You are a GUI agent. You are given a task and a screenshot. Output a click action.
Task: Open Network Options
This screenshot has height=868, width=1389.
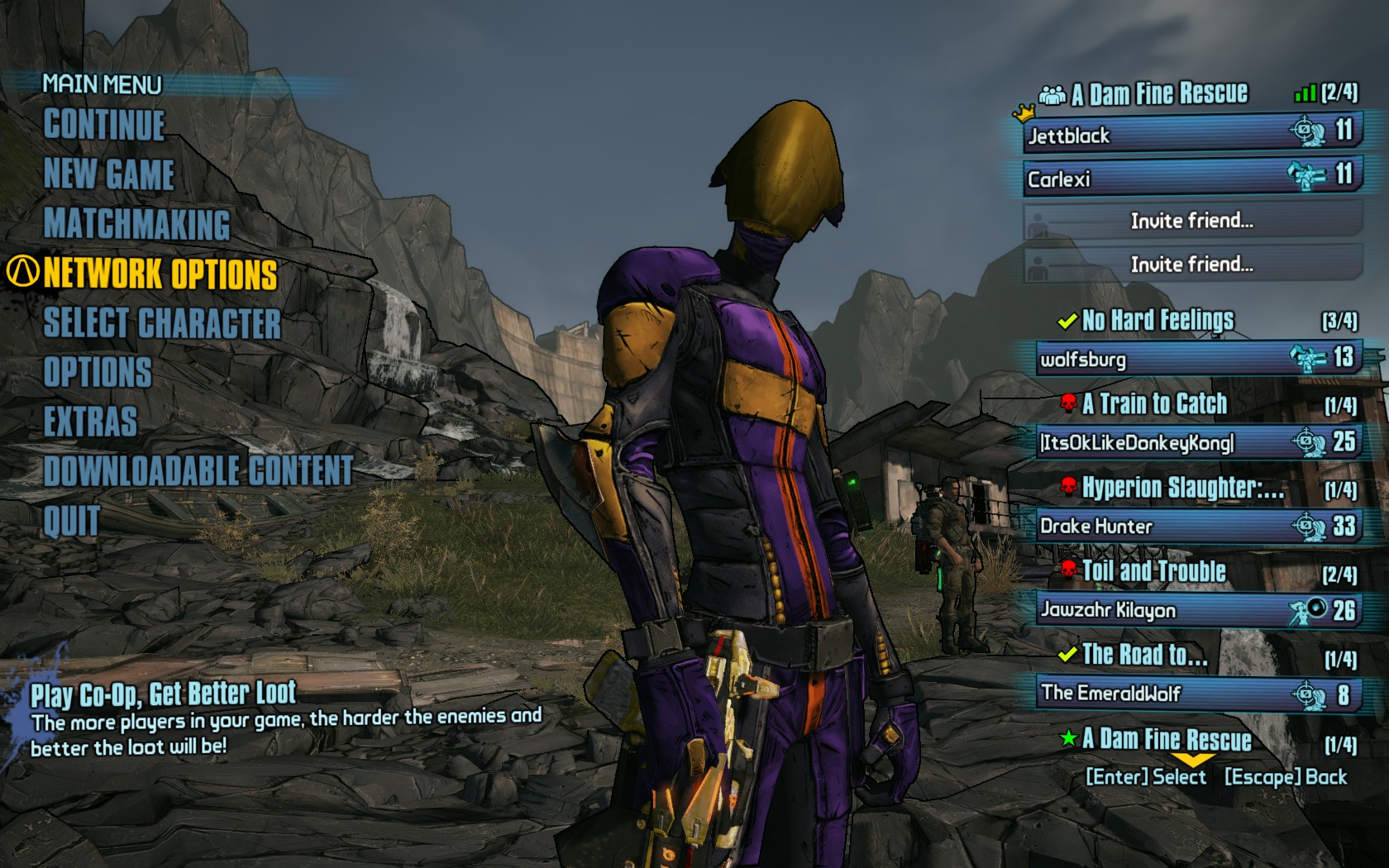pos(160,274)
